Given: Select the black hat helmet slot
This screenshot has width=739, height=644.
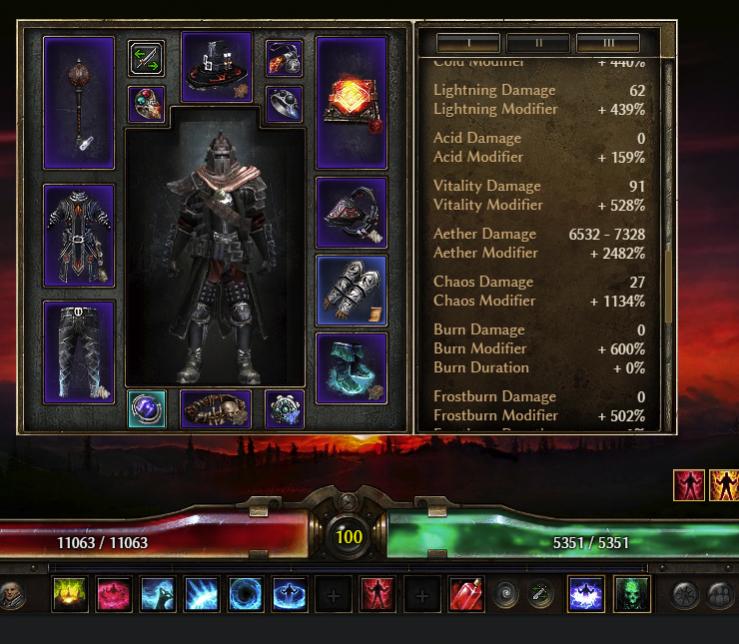Looking at the screenshot, I should pos(216,66).
